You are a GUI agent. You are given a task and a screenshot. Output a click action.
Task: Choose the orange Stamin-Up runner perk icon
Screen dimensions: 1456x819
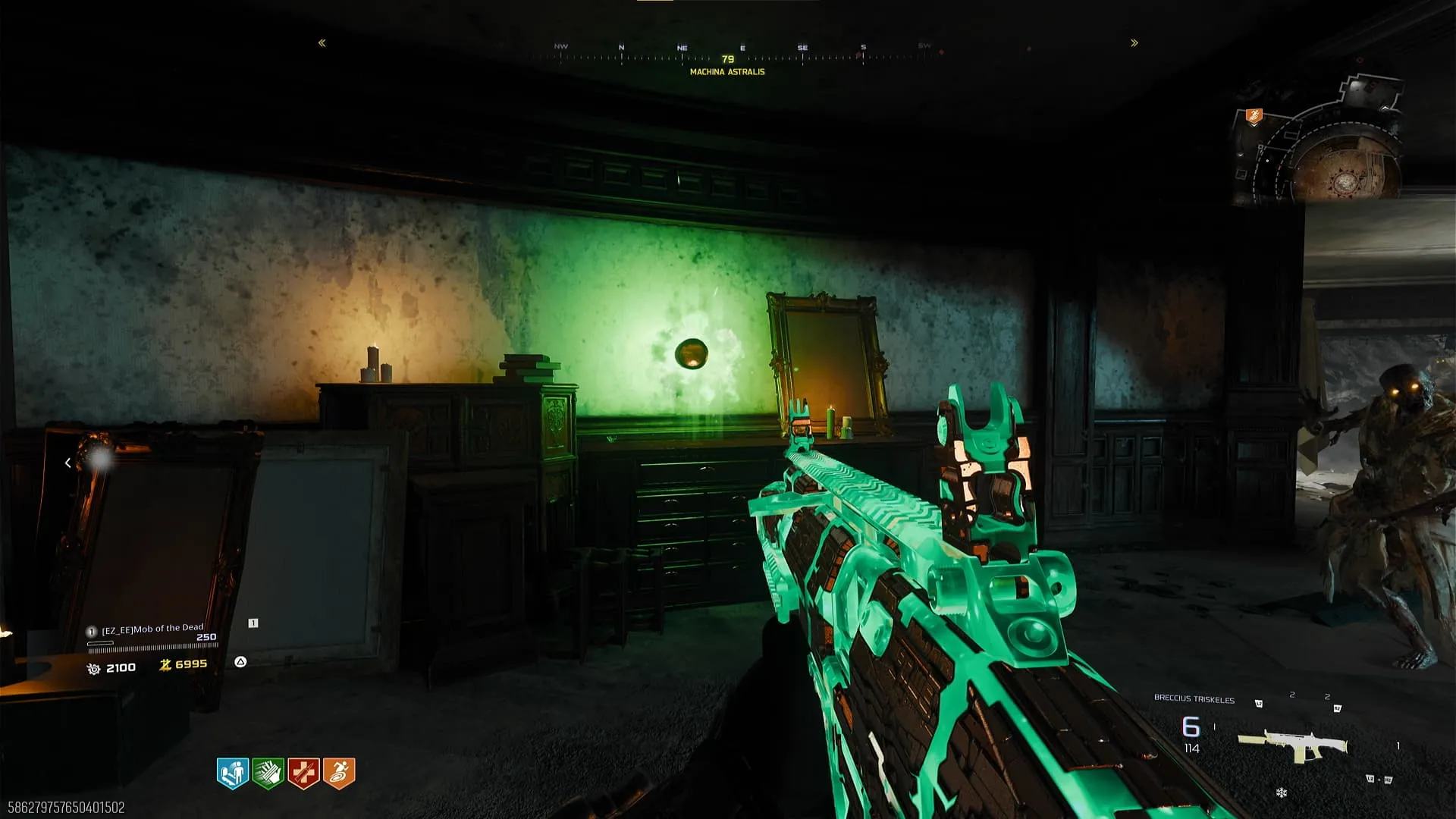tap(339, 773)
